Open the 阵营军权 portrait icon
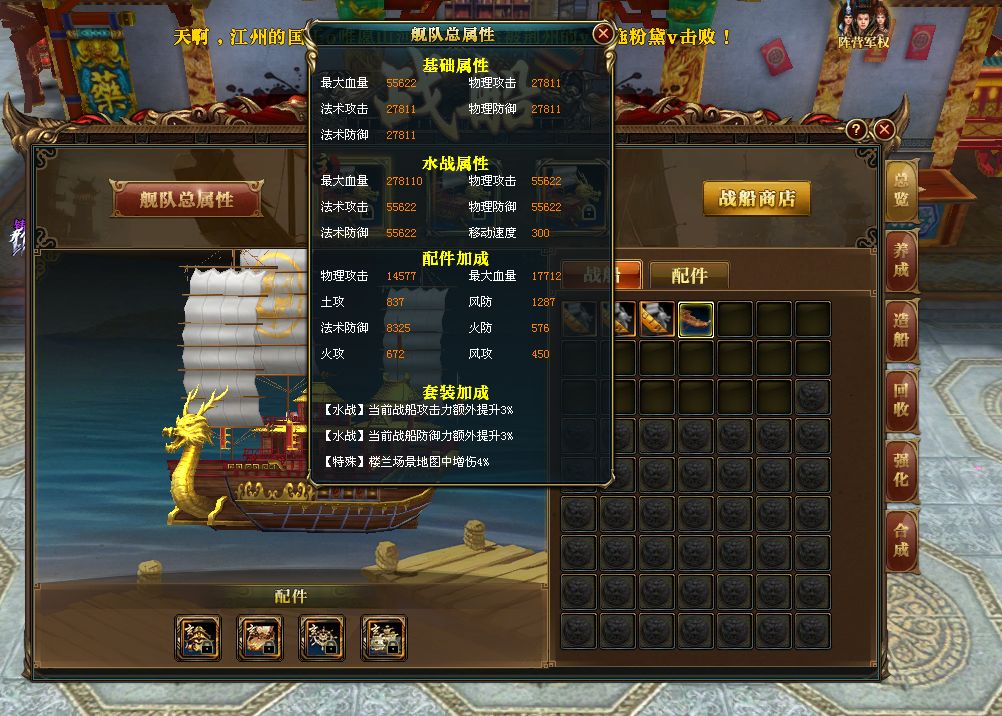The image size is (1002, 716). coord(863,27)
